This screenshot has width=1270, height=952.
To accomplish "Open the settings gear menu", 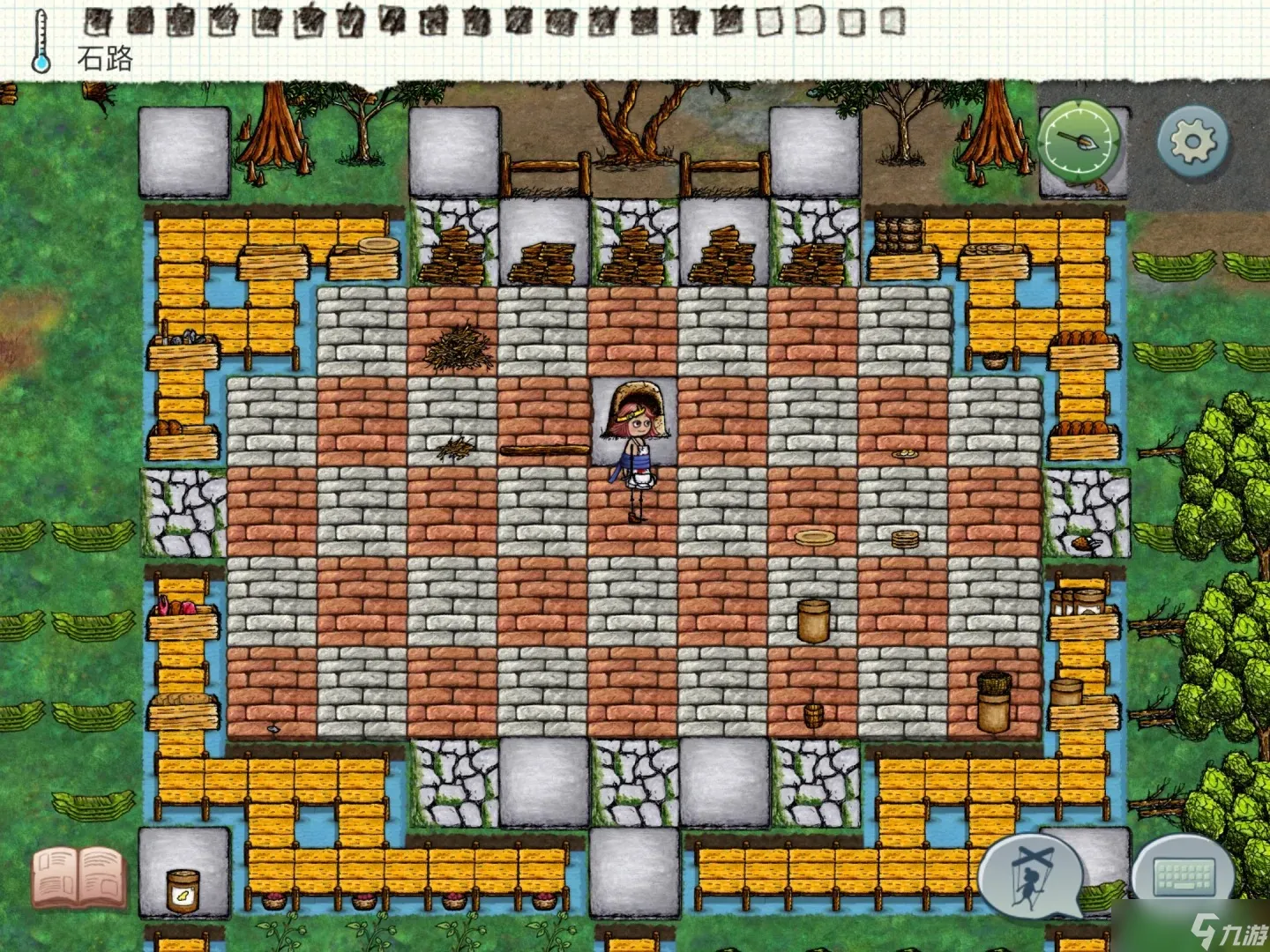I will tap(1192, 140).
